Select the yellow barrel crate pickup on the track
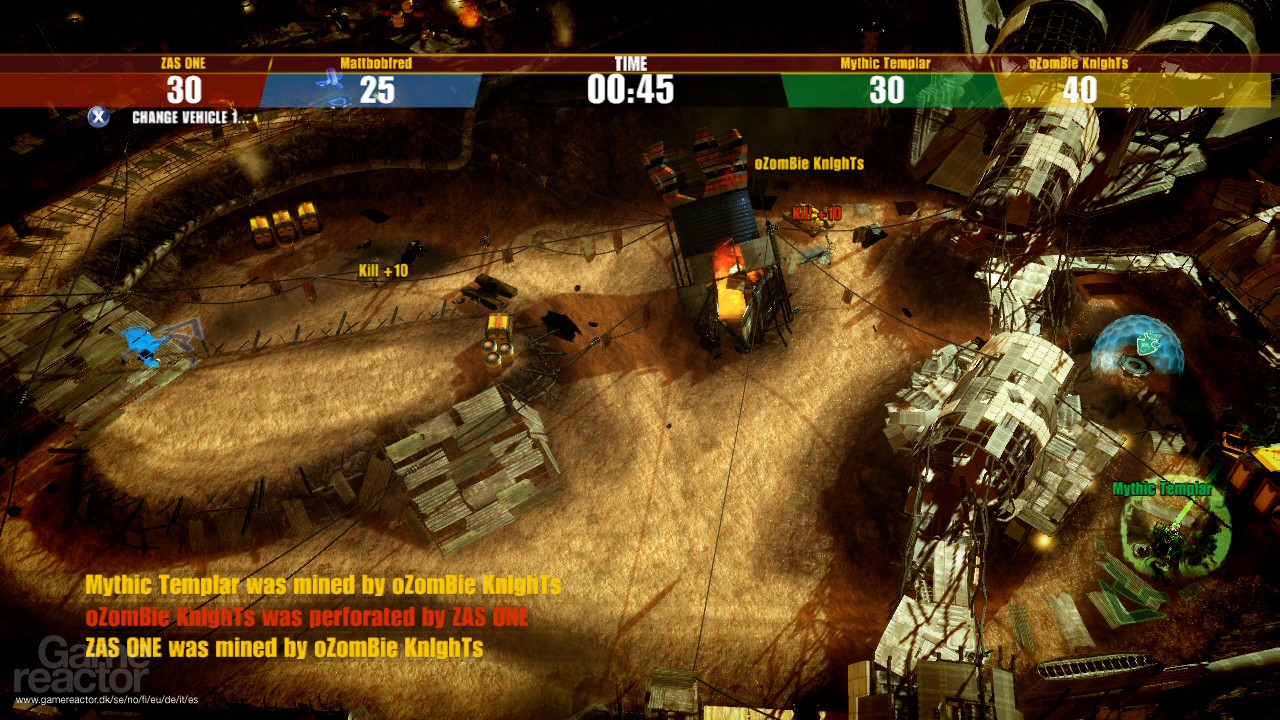Image resolution: width=1280 pixels, height=720 pixels. coord(497,340)
